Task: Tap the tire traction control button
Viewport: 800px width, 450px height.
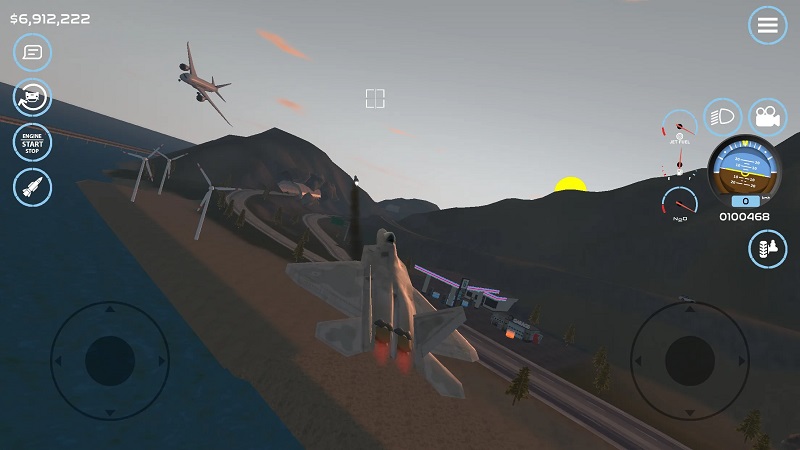Action: point(767,249)
